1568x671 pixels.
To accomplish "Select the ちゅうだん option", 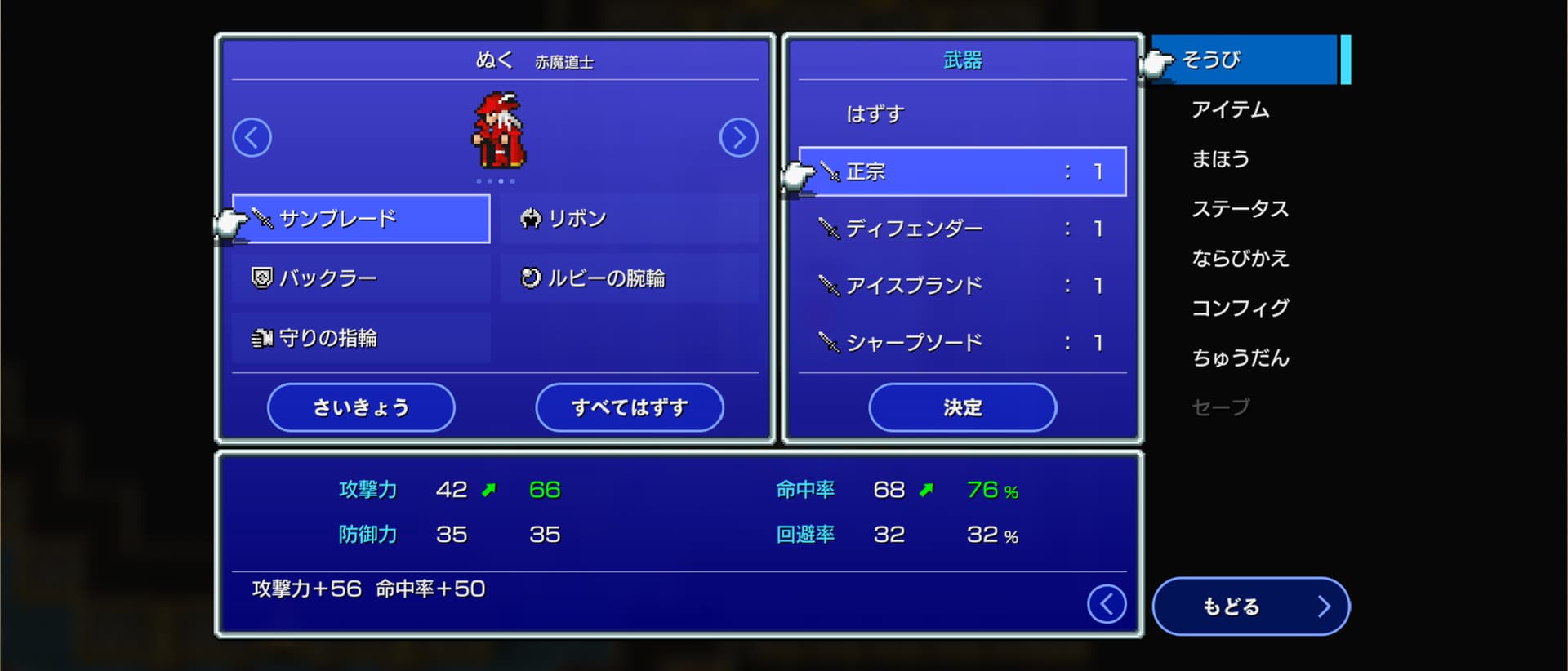I will coord(1240,358).
